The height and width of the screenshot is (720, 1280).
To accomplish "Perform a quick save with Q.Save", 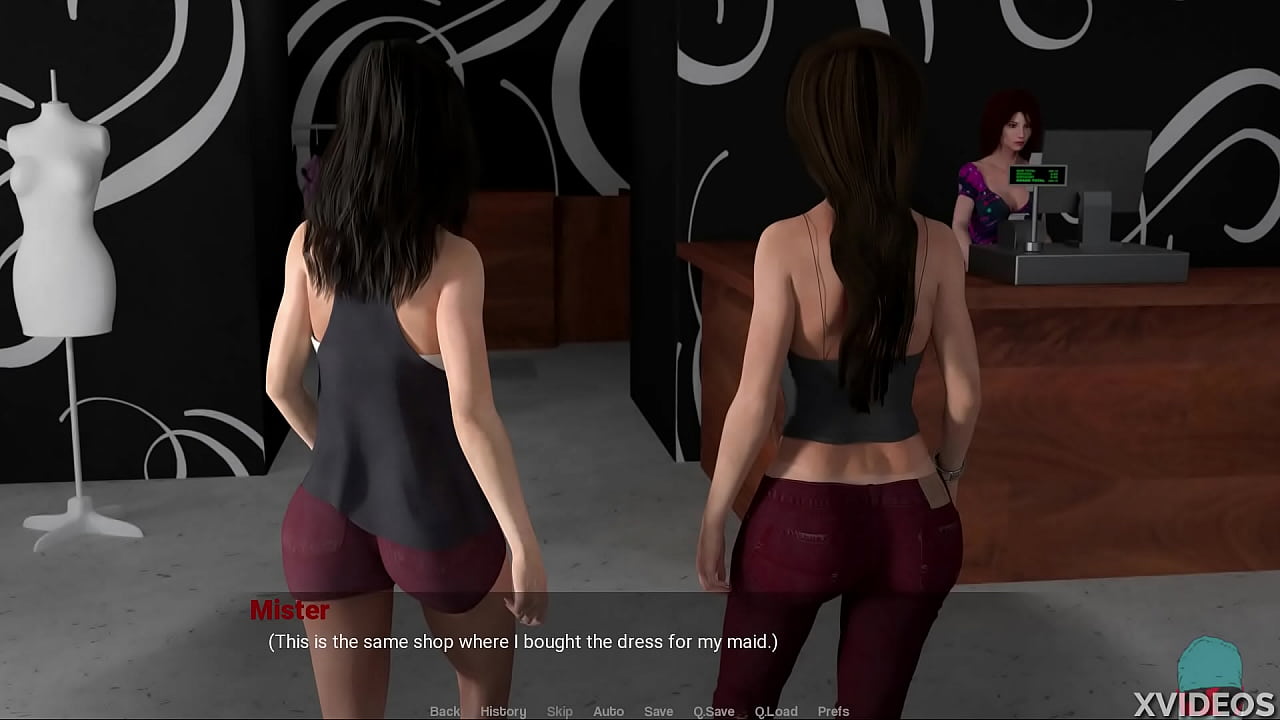I will (x=713, y=711).
